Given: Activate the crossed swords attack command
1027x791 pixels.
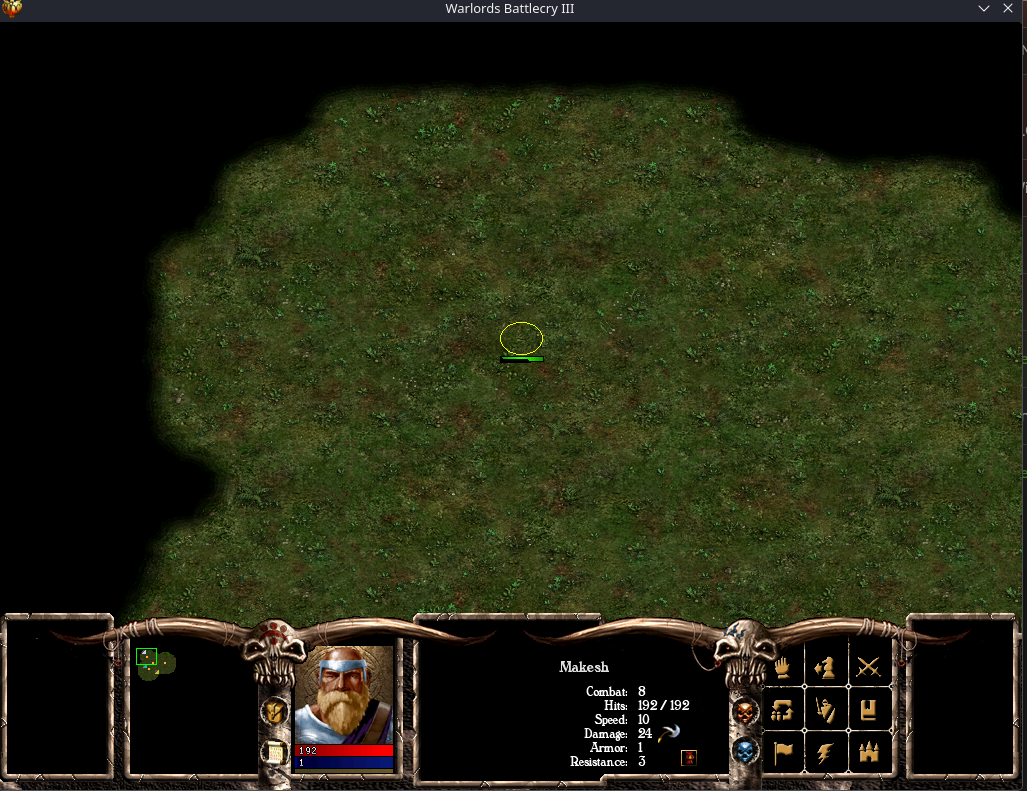Looking at the screenshot, I should [868, 666].
